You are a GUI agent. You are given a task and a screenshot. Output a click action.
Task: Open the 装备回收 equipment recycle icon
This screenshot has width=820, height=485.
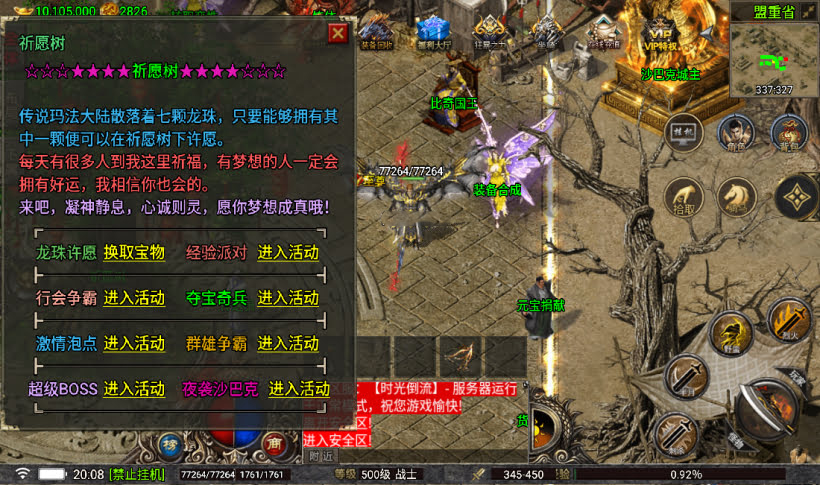378,30
